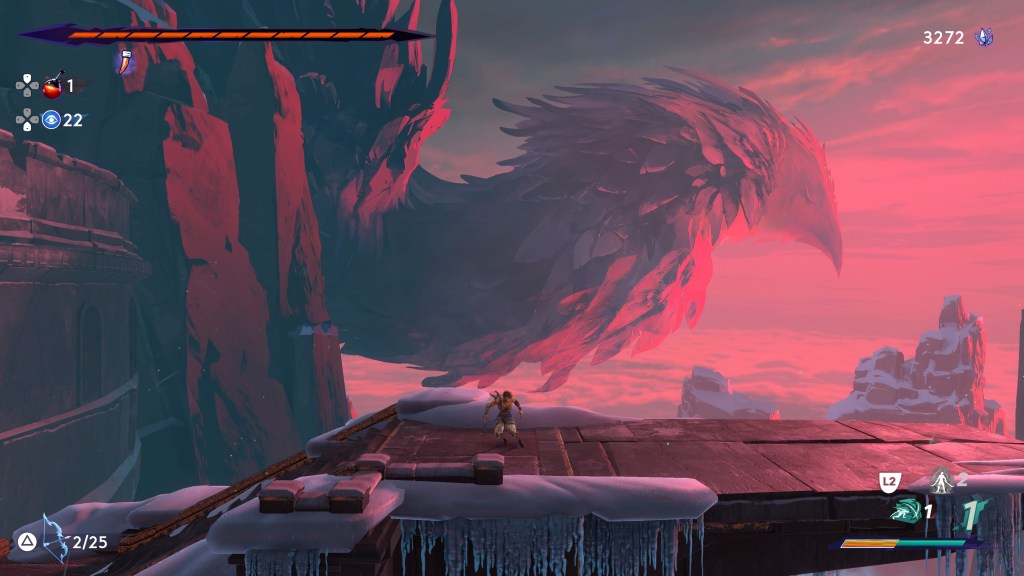Use the red healing potion icon
Image resolution: width=1024 pixels, height=576 pixels.
point(53,85)
